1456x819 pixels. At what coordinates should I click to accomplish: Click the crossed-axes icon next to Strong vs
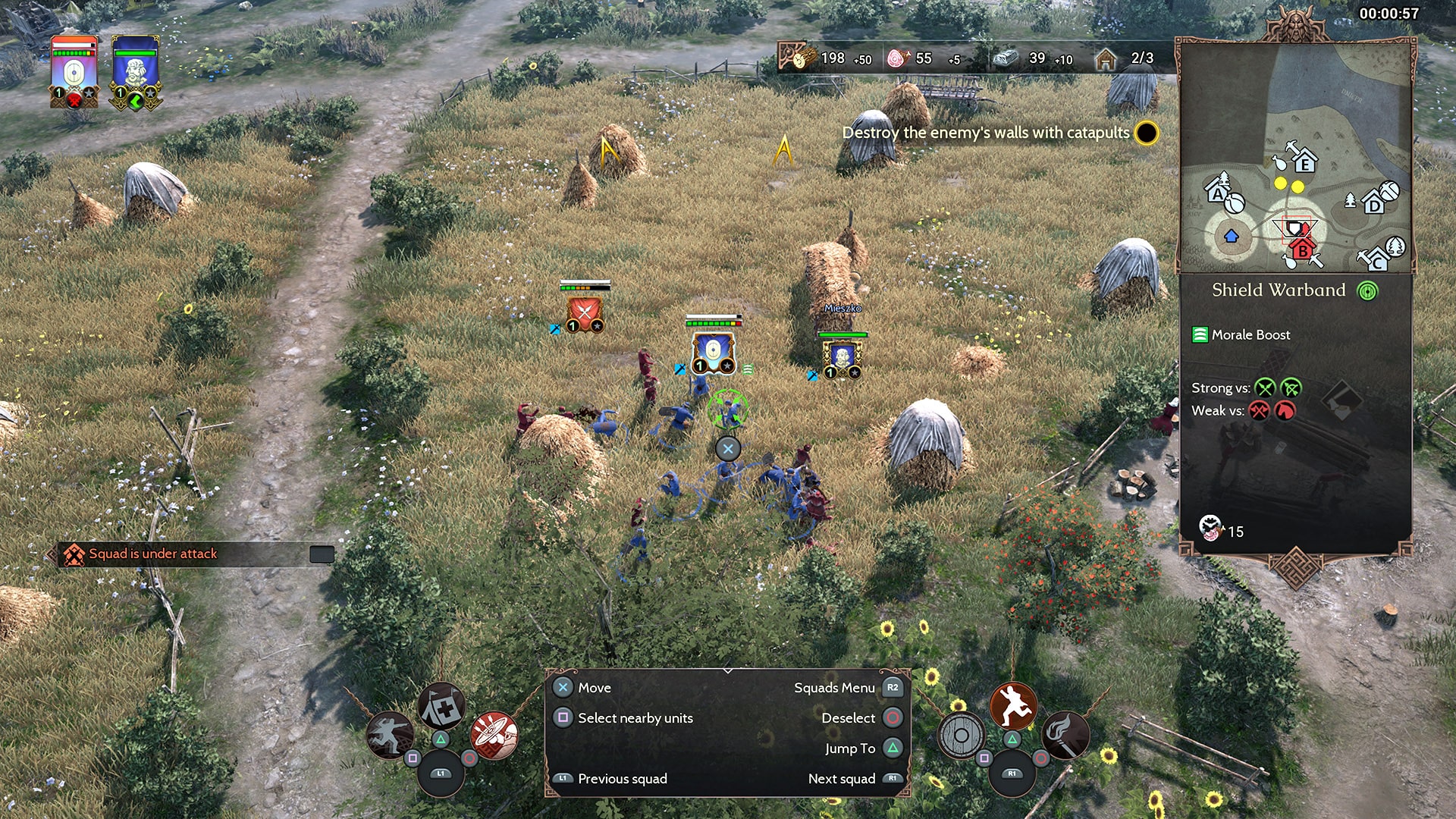1266,388
